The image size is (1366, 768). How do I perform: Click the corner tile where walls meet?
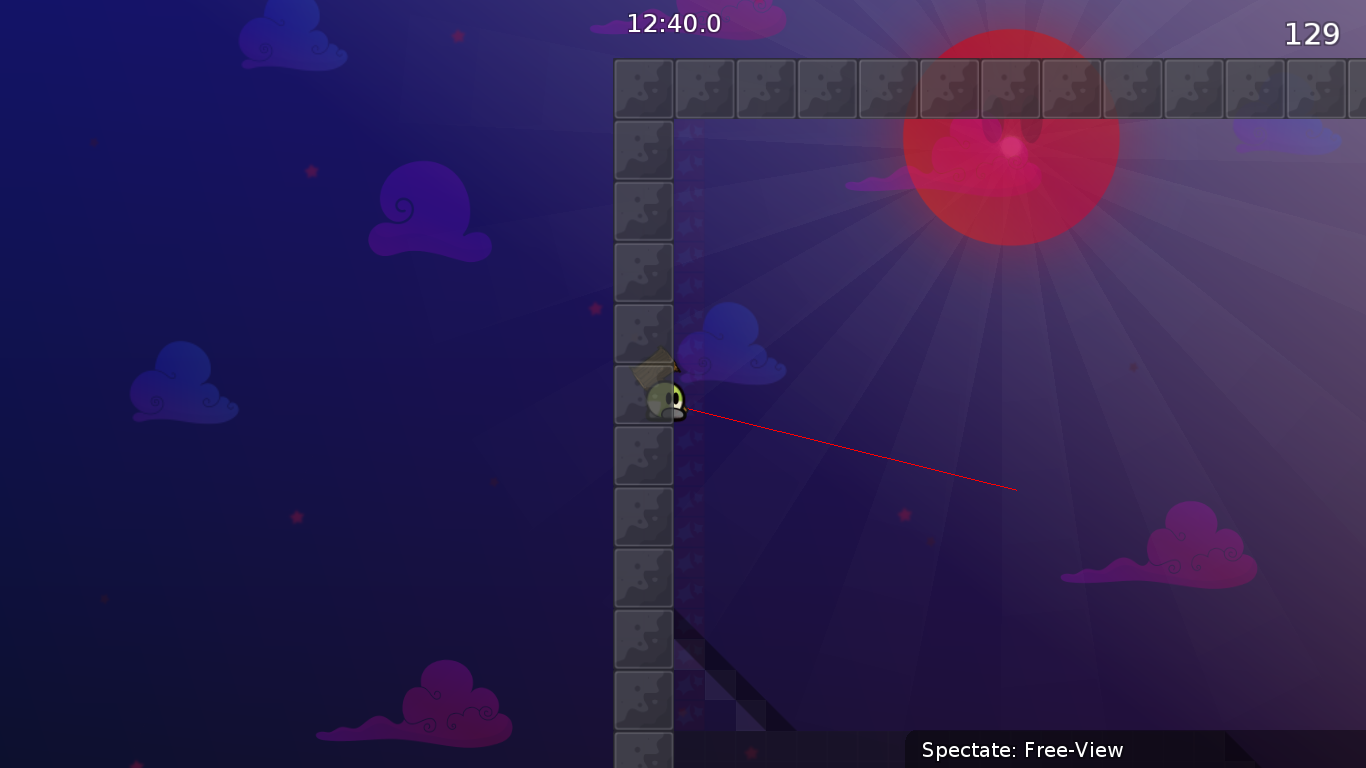coord(644,87)
